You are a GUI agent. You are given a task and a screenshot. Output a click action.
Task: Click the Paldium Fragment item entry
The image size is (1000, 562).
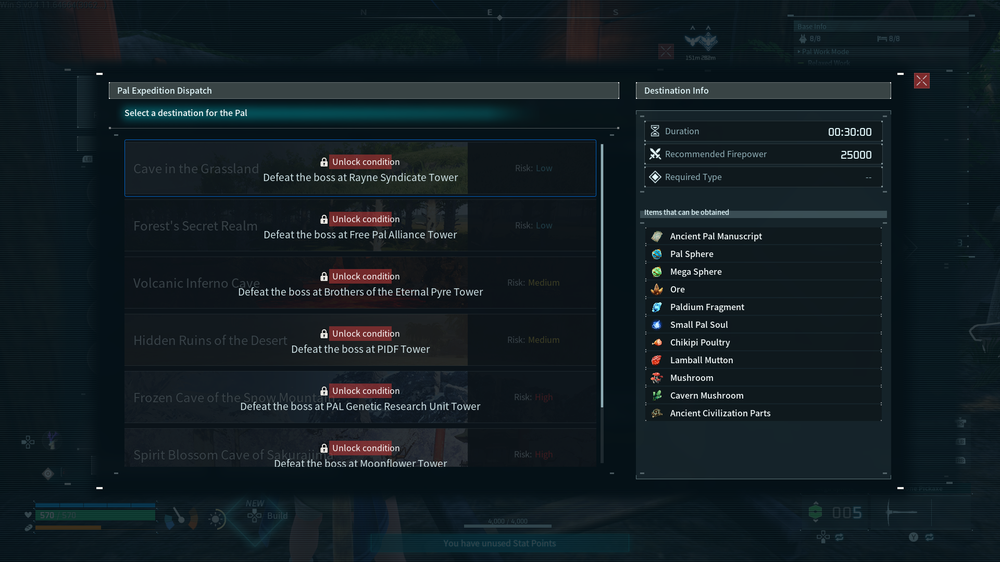click(x=707, y=307)
